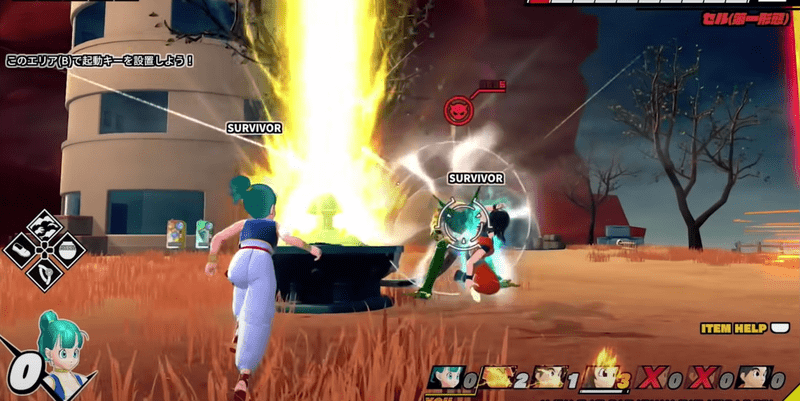This screenshot has width=800, height=401.
Task: Trigger the bottom diamond skill icon
Action: 45,271
